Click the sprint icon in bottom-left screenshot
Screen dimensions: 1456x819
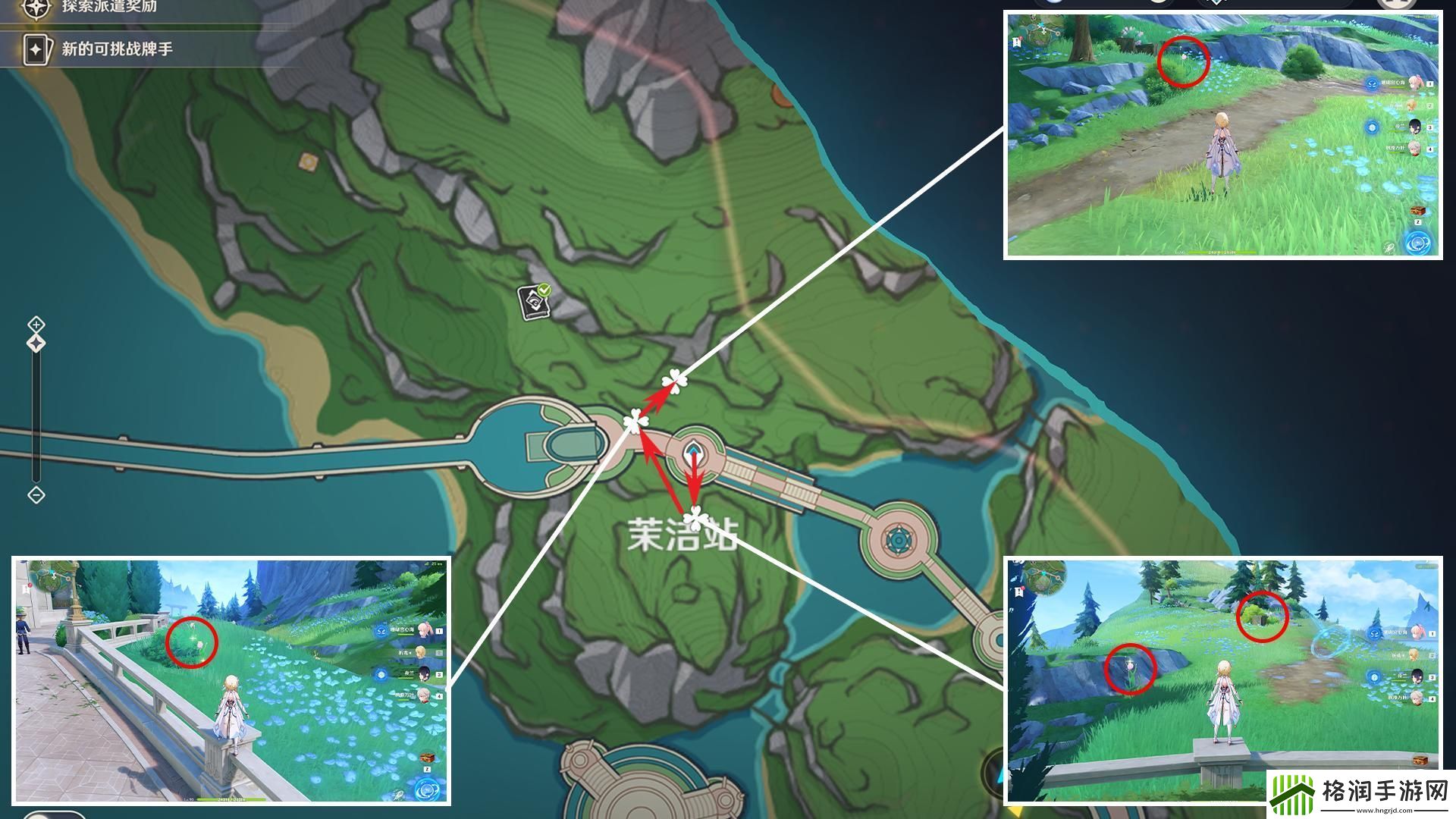tap(427, 790)
